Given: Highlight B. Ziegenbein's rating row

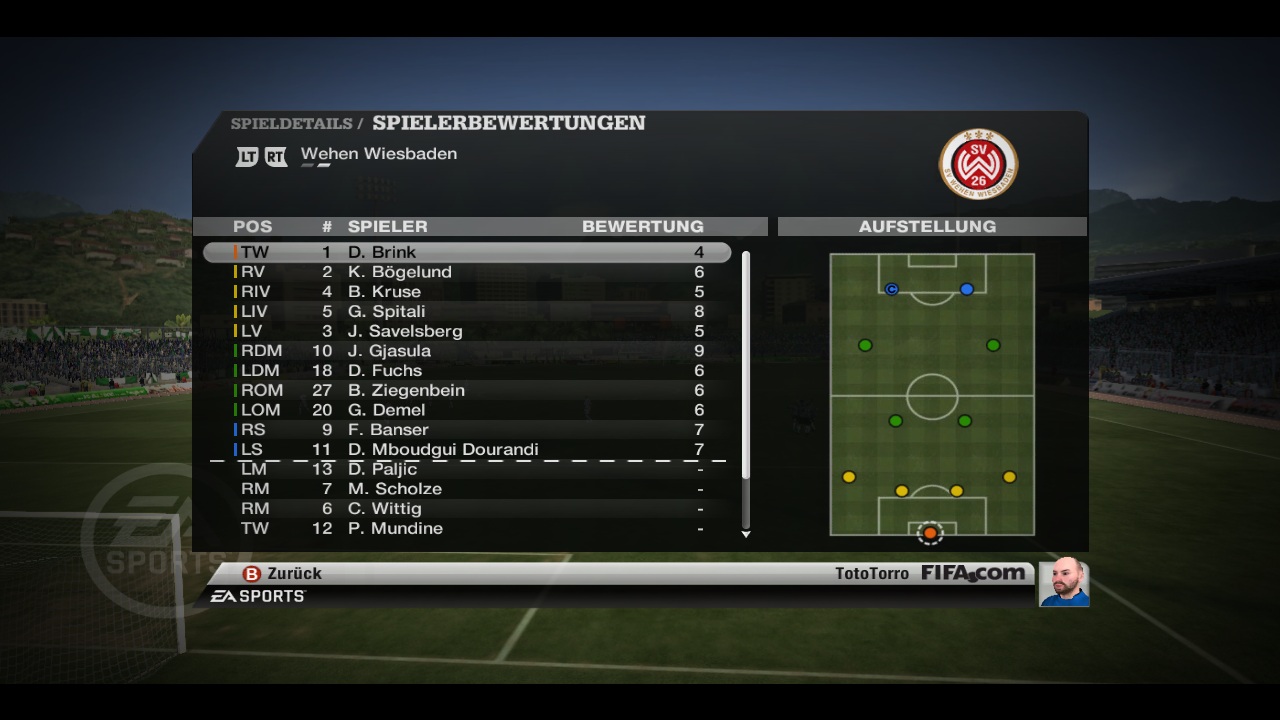Looking at the screenshot, I should pos(467,390).
